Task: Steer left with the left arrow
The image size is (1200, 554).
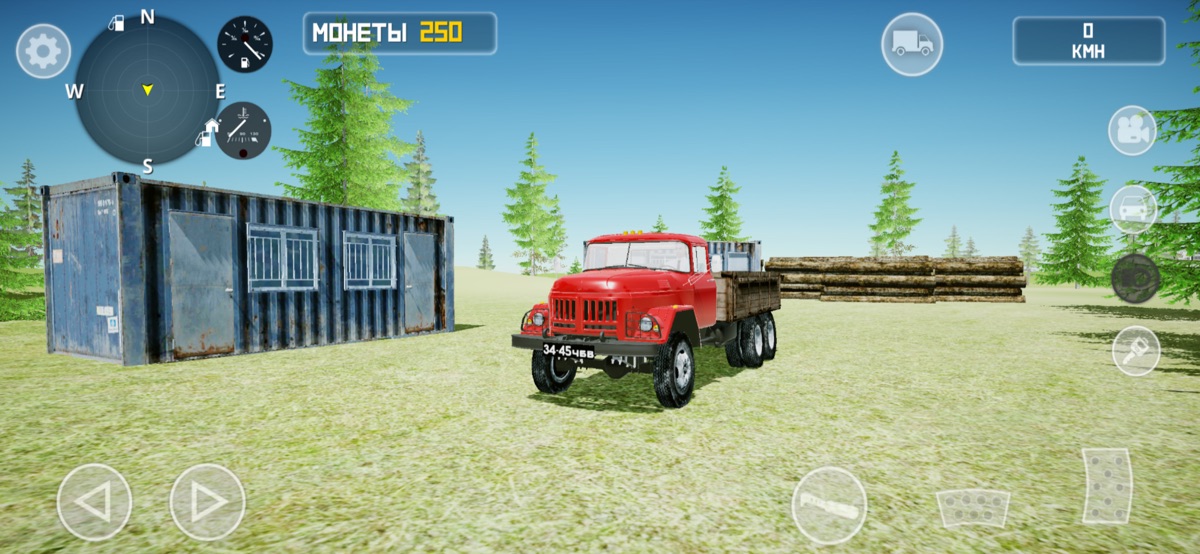Action: click(x=94, y=502)
